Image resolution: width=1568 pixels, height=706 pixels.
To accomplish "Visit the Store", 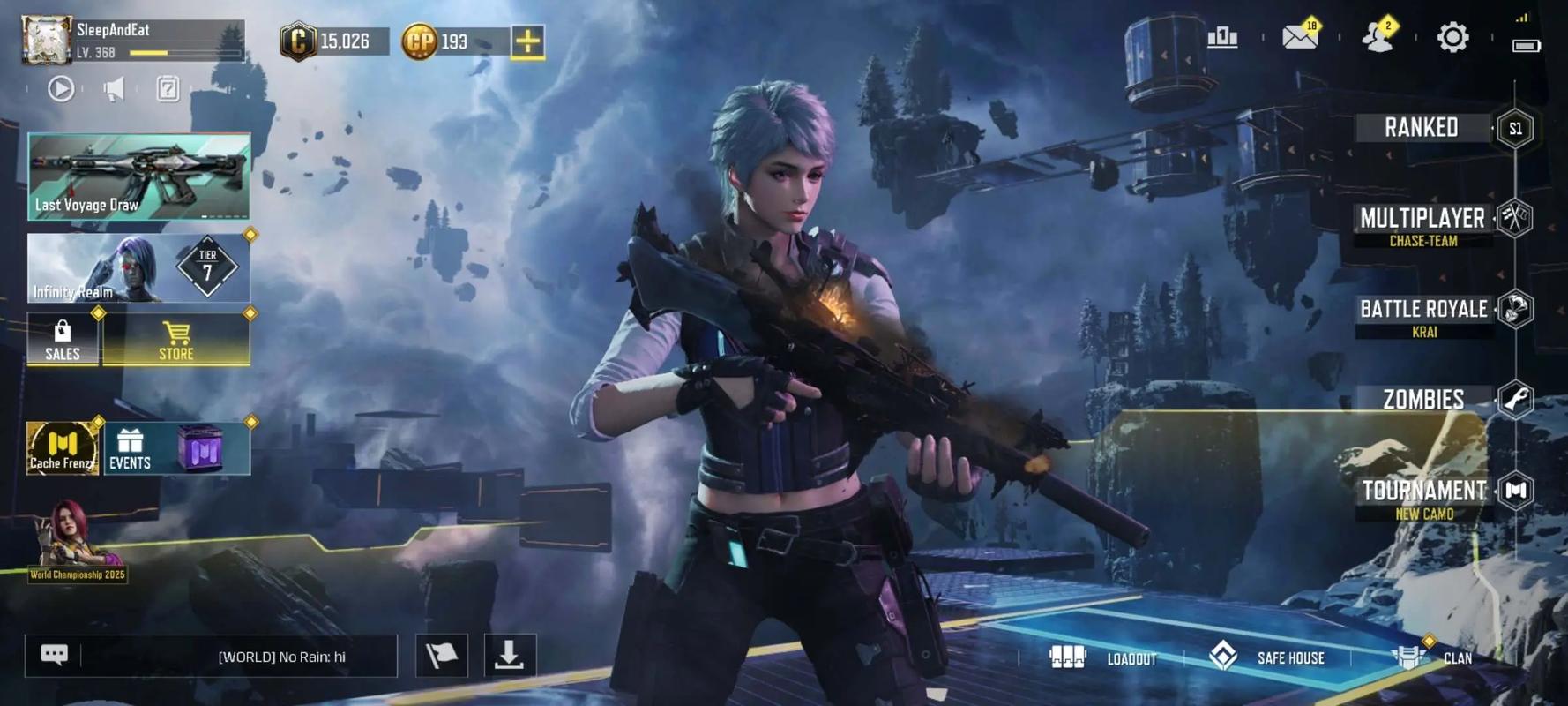I will 176,339.
